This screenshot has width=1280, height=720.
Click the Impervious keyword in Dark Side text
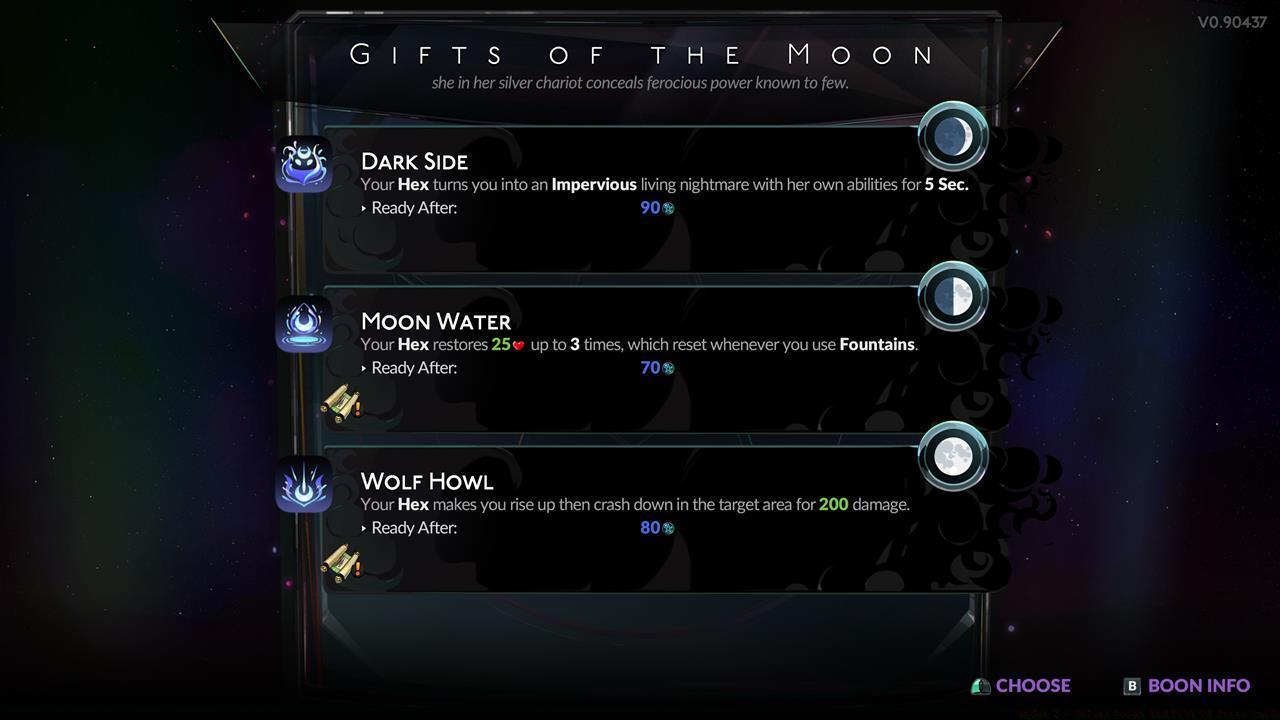594,184
